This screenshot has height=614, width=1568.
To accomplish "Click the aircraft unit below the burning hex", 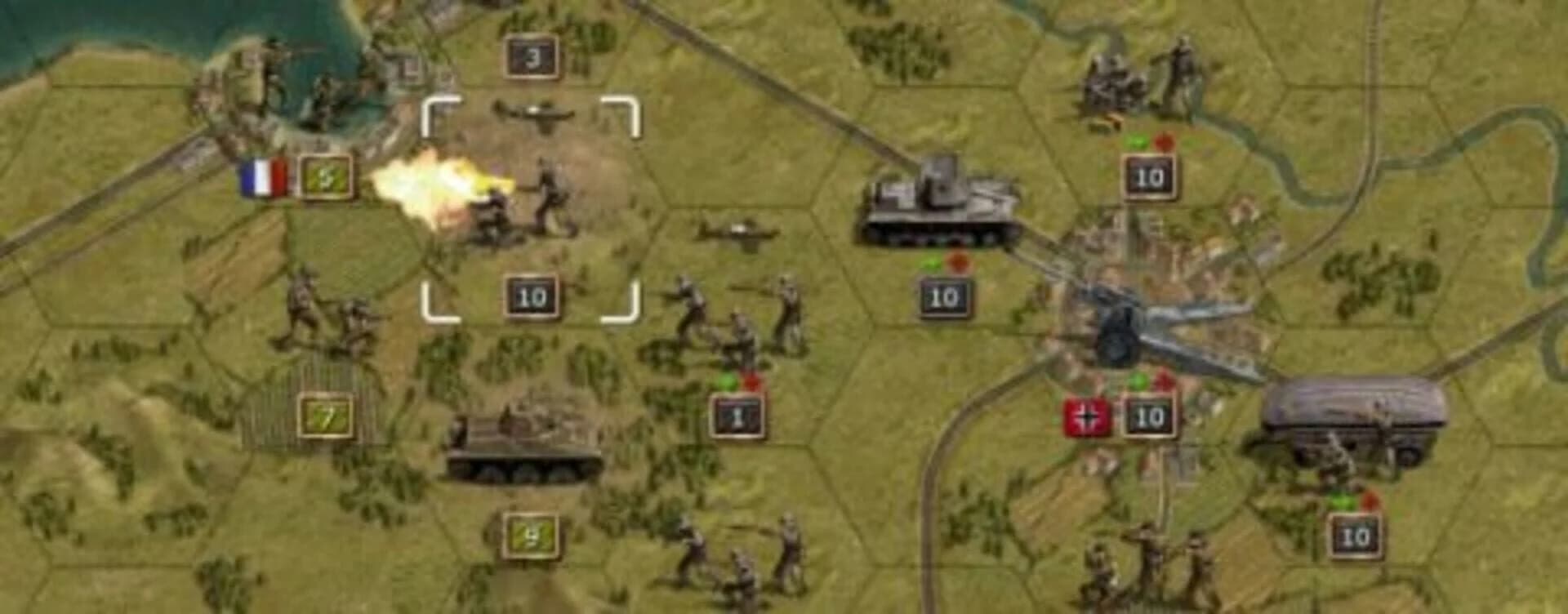I will (735, 233).
